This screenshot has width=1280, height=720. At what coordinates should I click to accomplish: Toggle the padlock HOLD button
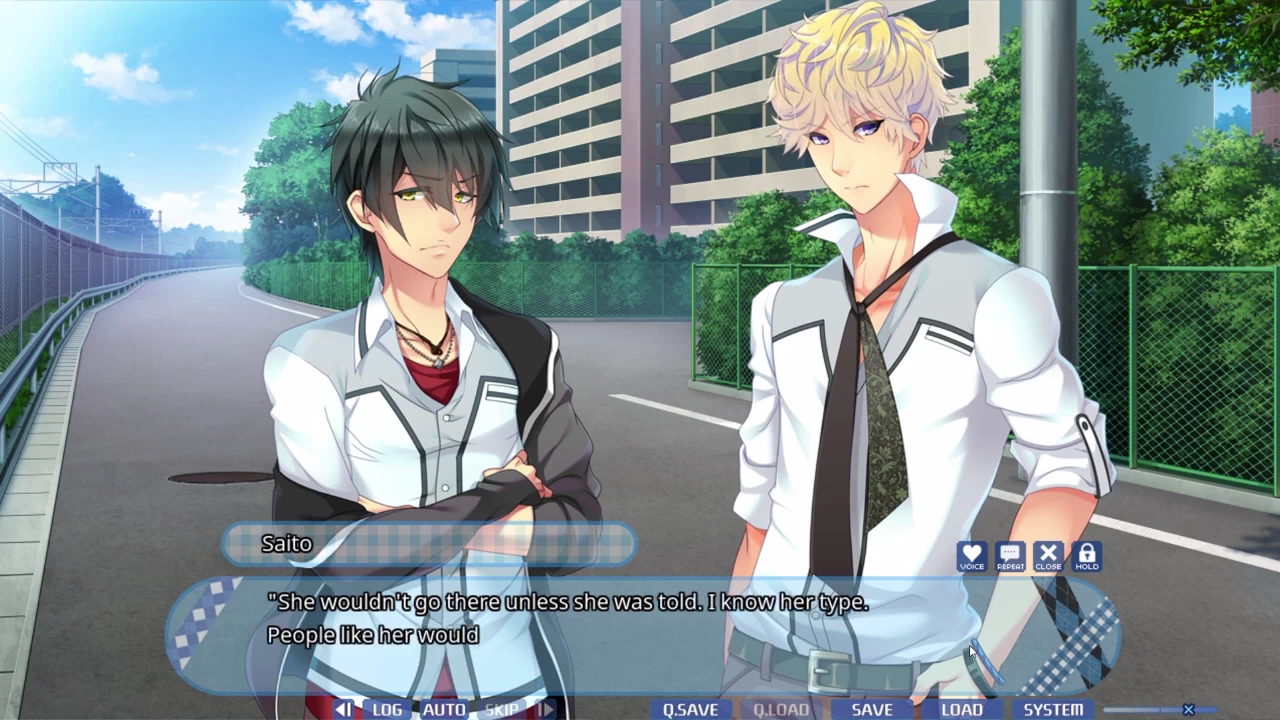pyautogui.click(x=1087, y=556)
